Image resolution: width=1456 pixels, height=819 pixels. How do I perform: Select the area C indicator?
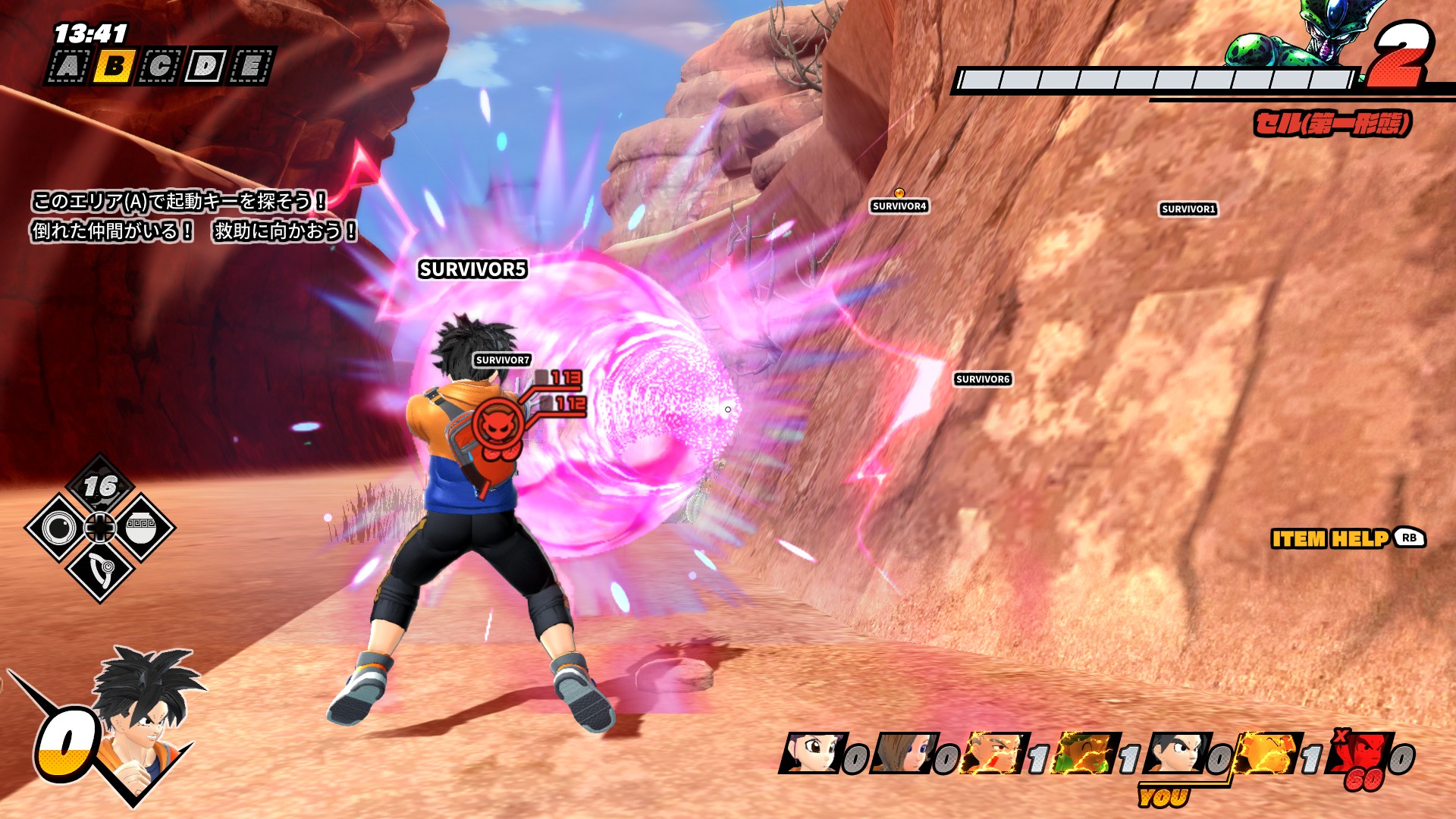click(160, 67)
